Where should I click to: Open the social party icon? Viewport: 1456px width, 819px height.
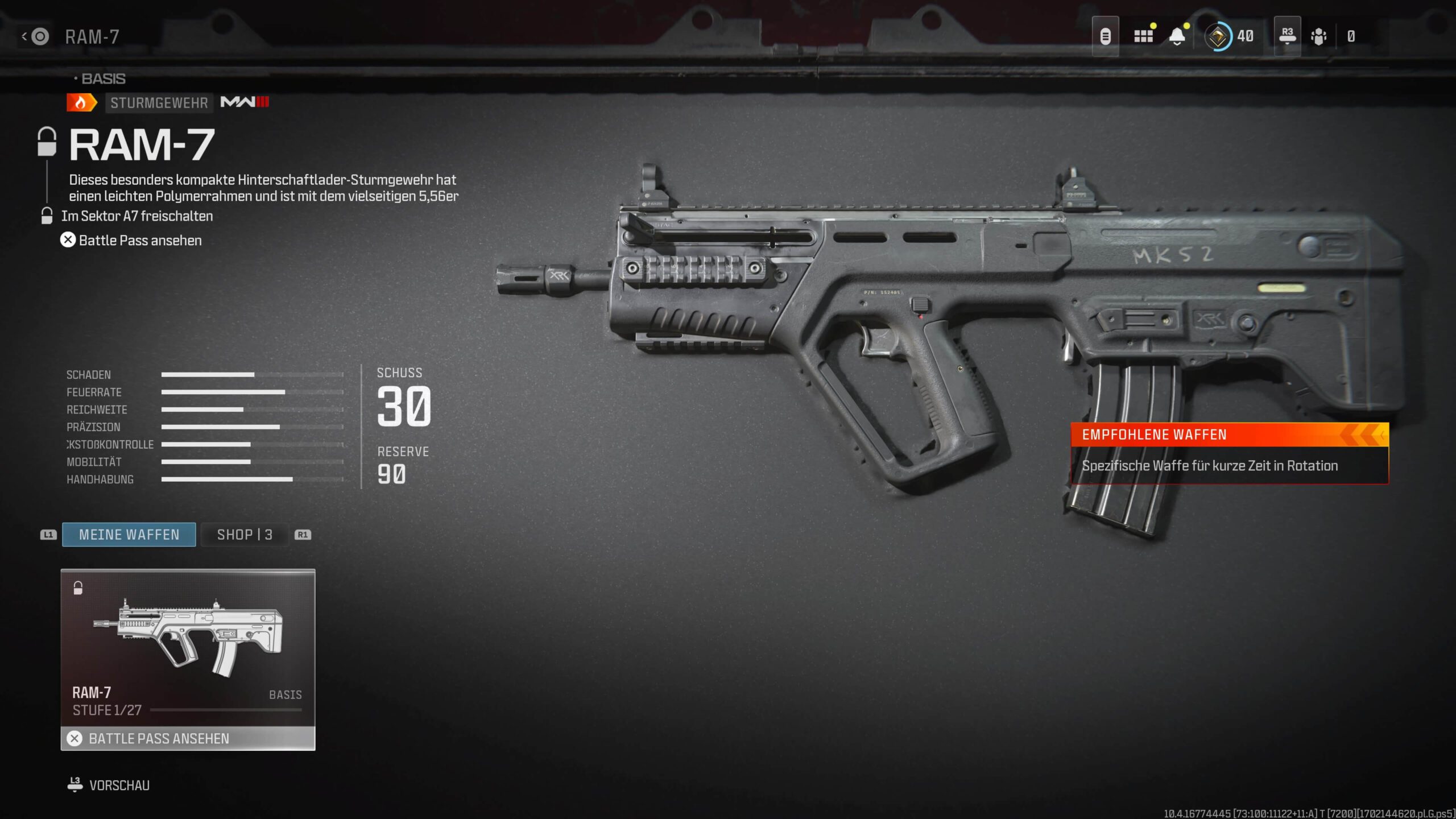tap(1318, 37)
